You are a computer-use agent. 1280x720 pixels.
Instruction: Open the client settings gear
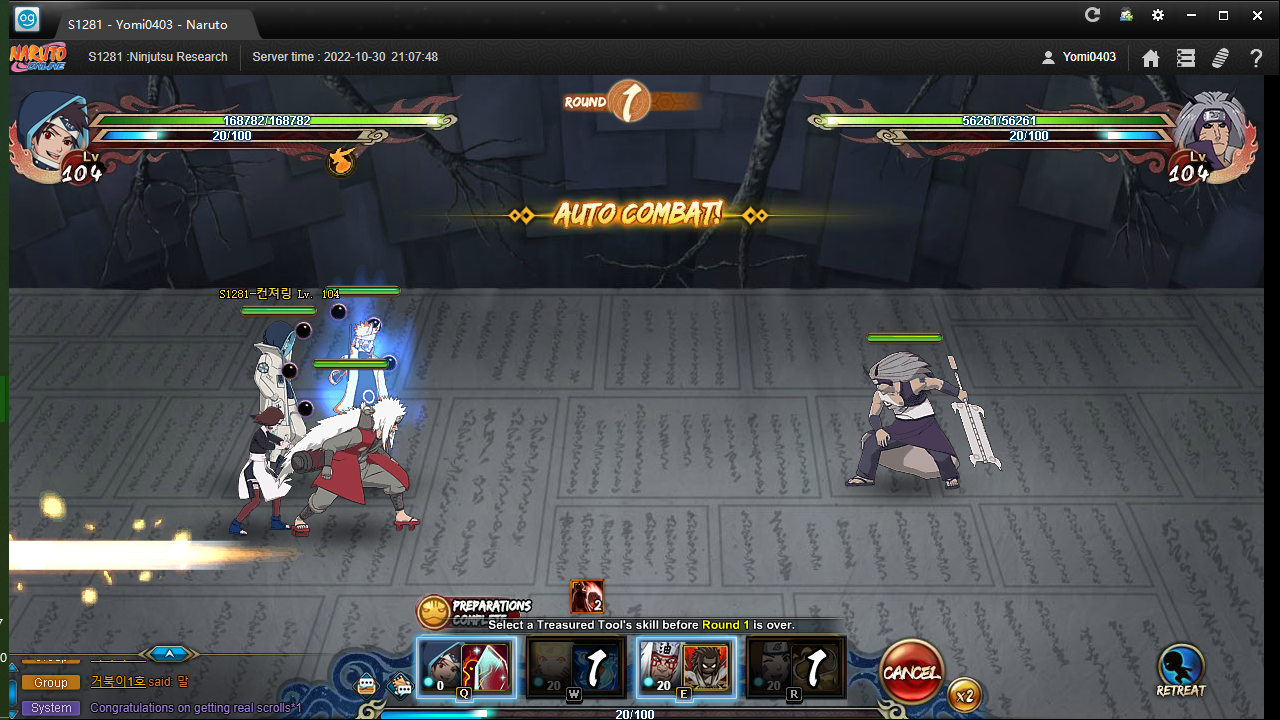[1158, 15]
